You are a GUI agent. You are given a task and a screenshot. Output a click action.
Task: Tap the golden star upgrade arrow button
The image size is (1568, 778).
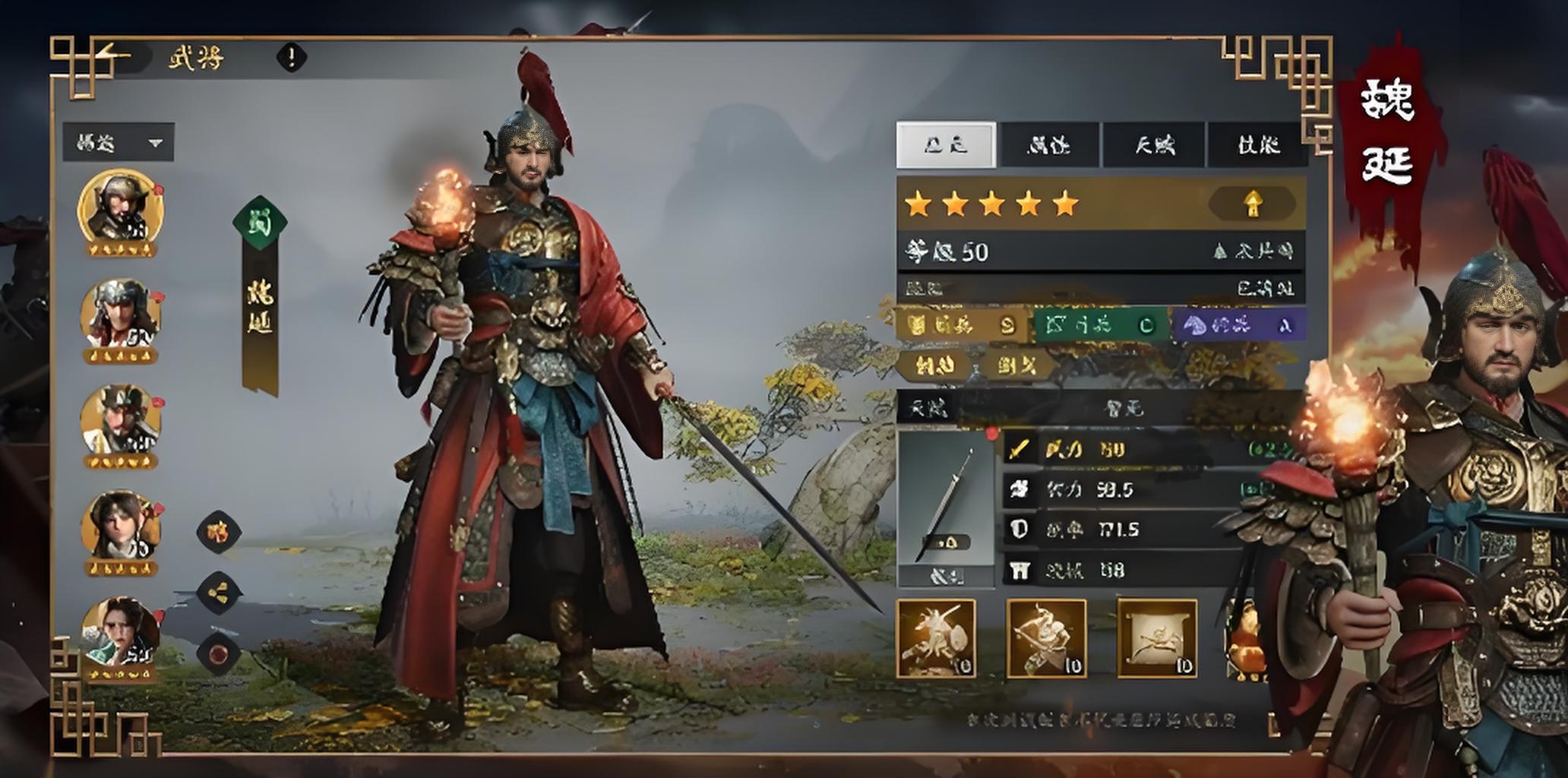pyautogui.click(x=1252, y=204)
